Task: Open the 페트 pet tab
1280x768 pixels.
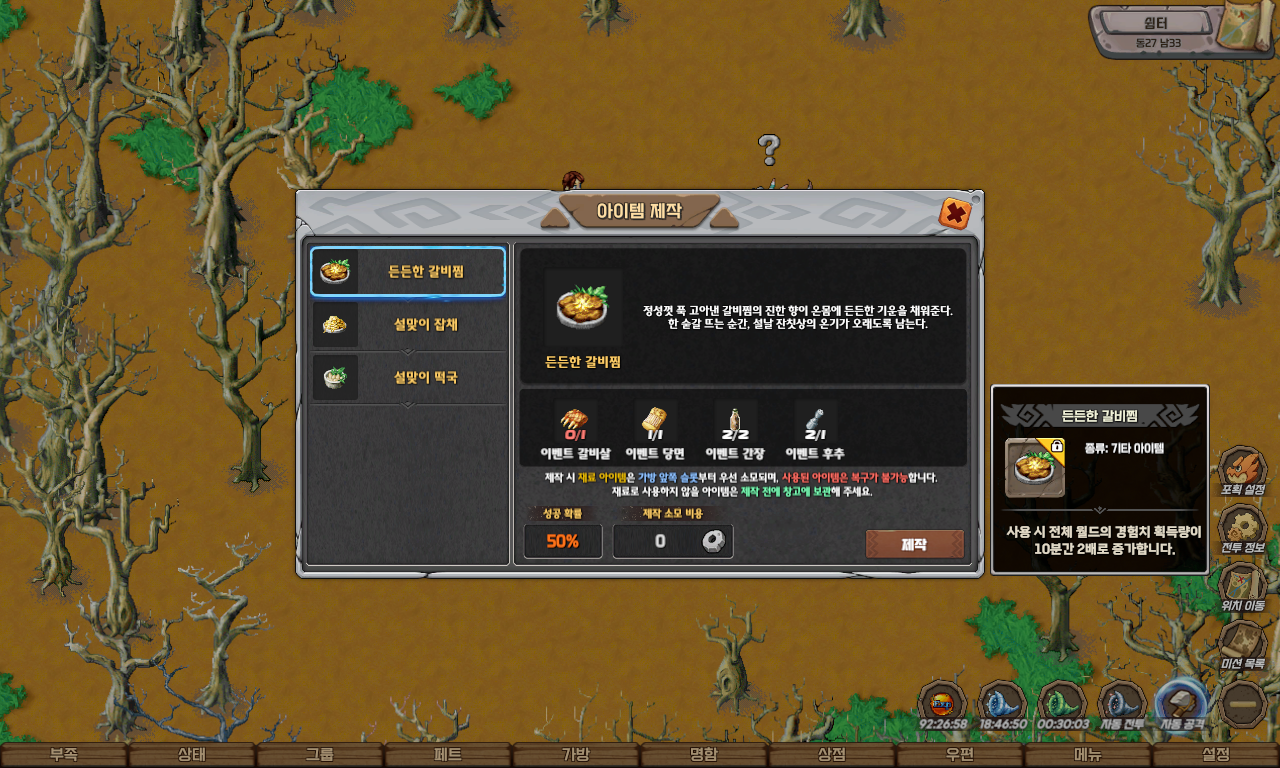Action: [447, 755]
